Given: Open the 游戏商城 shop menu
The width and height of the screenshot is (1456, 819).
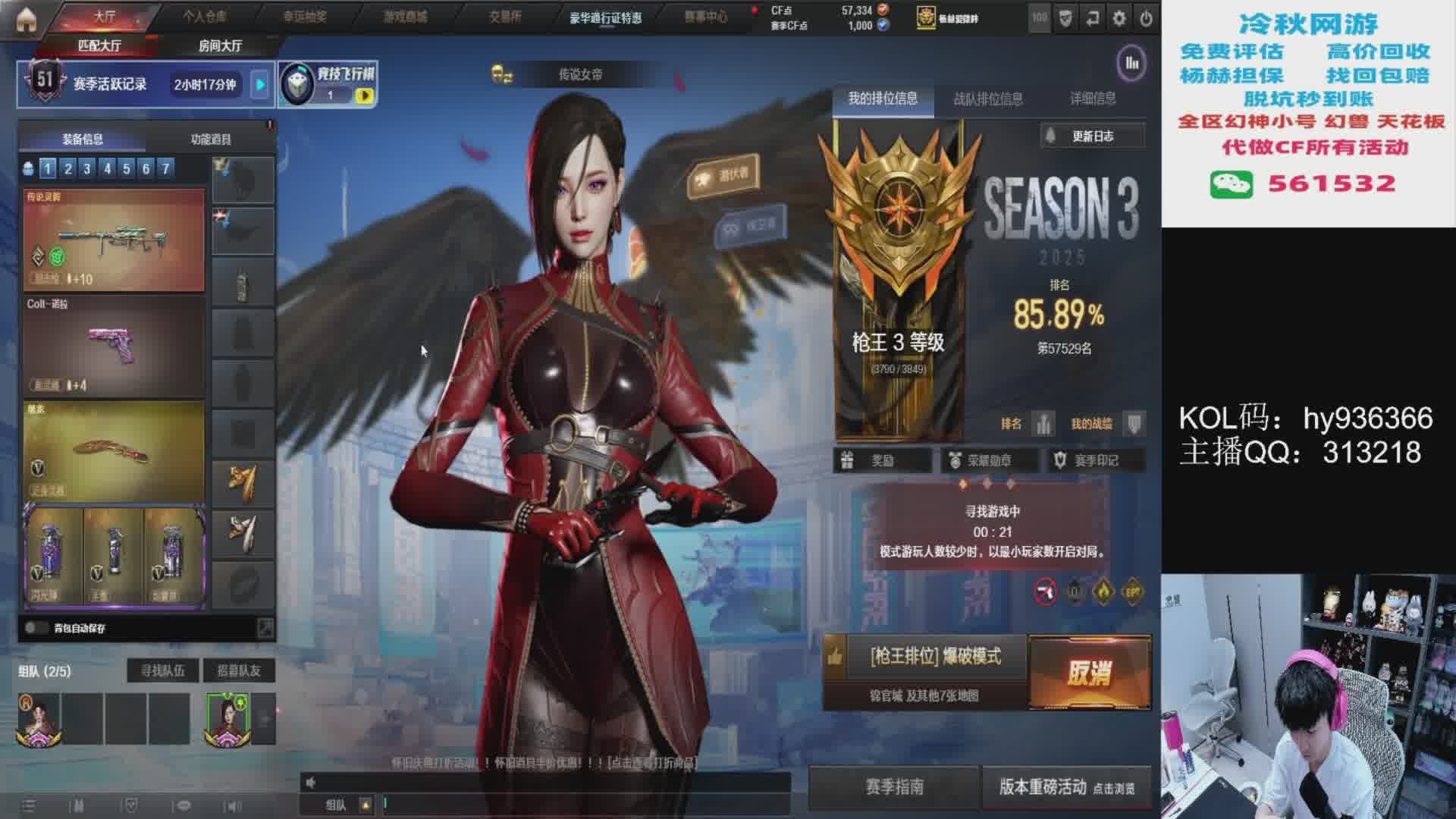Looking at the screenshot, I should [x=405, y=16].
